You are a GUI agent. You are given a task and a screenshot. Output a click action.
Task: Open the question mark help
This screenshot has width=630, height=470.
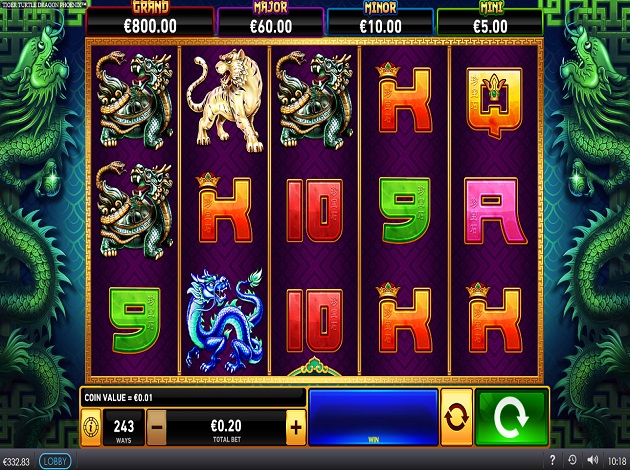click(x=552, y=461)
